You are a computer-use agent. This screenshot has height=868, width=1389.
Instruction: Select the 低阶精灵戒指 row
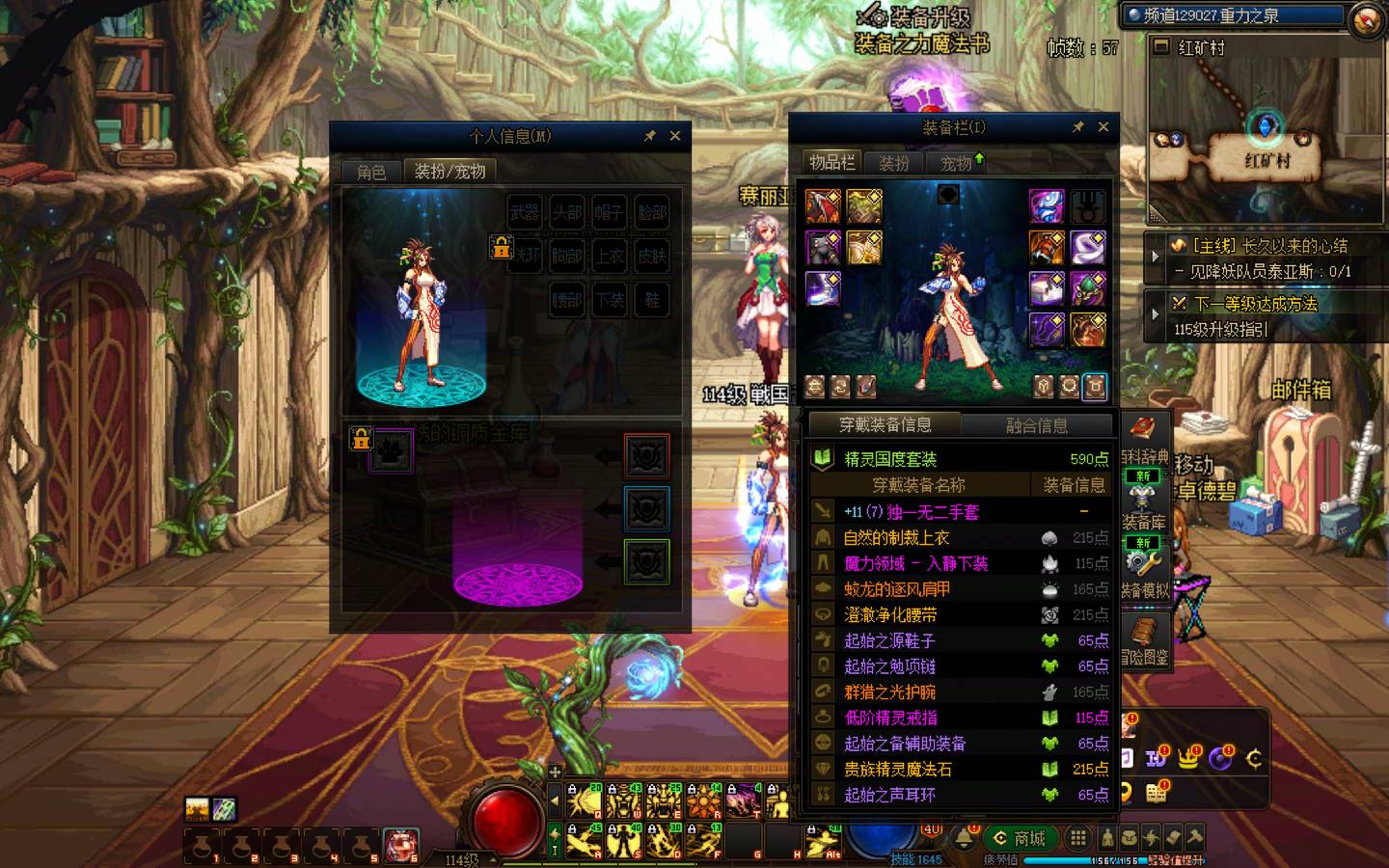pyautogui.click(x=891, y=718)
